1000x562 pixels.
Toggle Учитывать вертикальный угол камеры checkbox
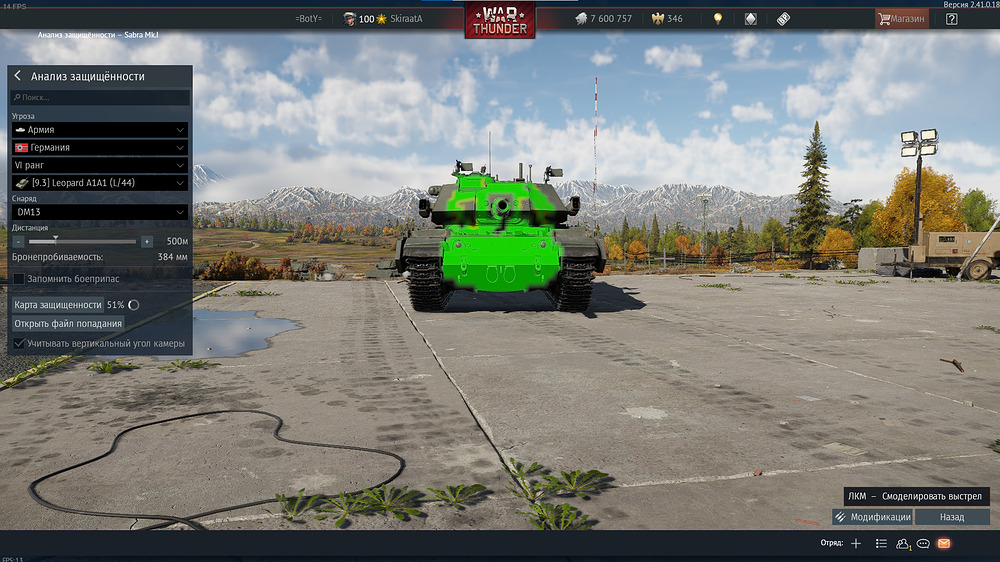pyautogui.click(x=19, y=343)
